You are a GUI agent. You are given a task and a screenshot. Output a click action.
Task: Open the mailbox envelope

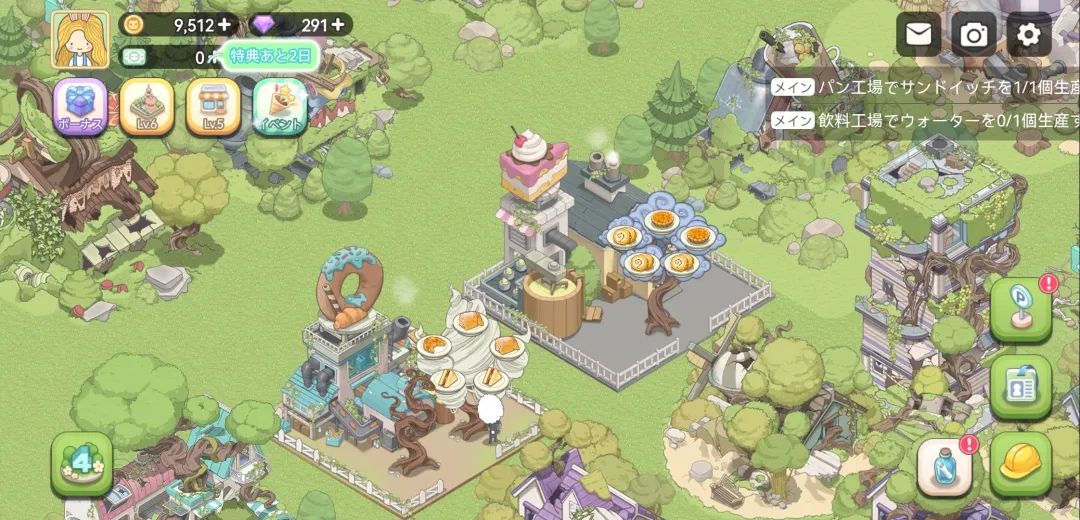coord(918,36)
